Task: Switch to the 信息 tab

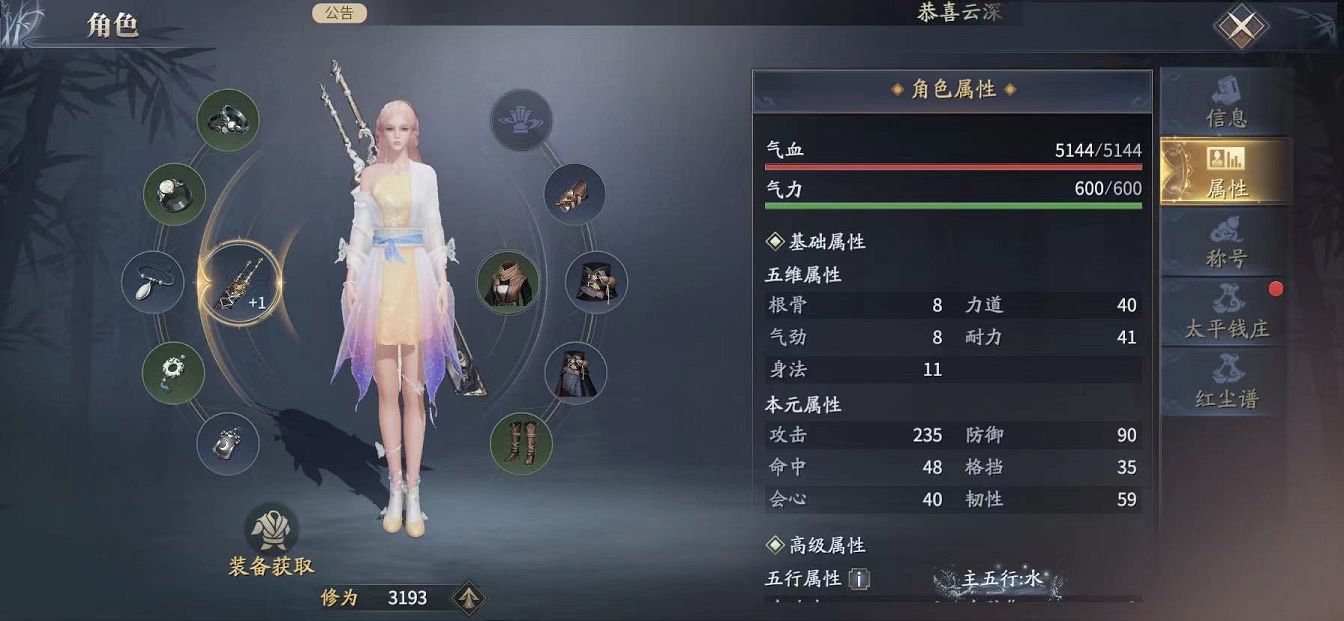Action: tap(1225, 102)
